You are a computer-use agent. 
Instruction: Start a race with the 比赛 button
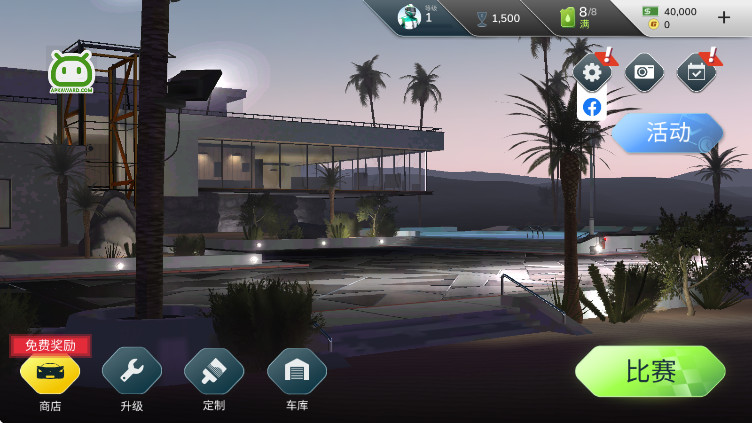(650, 371)
